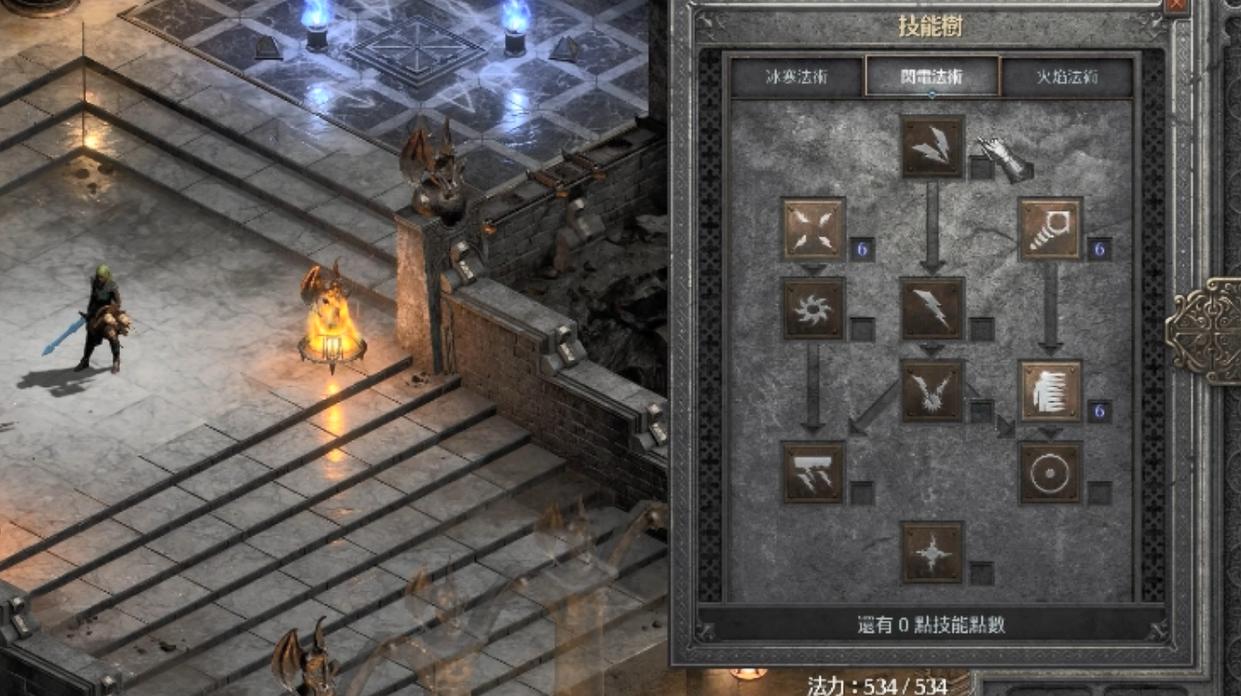Close the skill tree panel
Screen dimensions: 1241x696
tap(1177, 5)
